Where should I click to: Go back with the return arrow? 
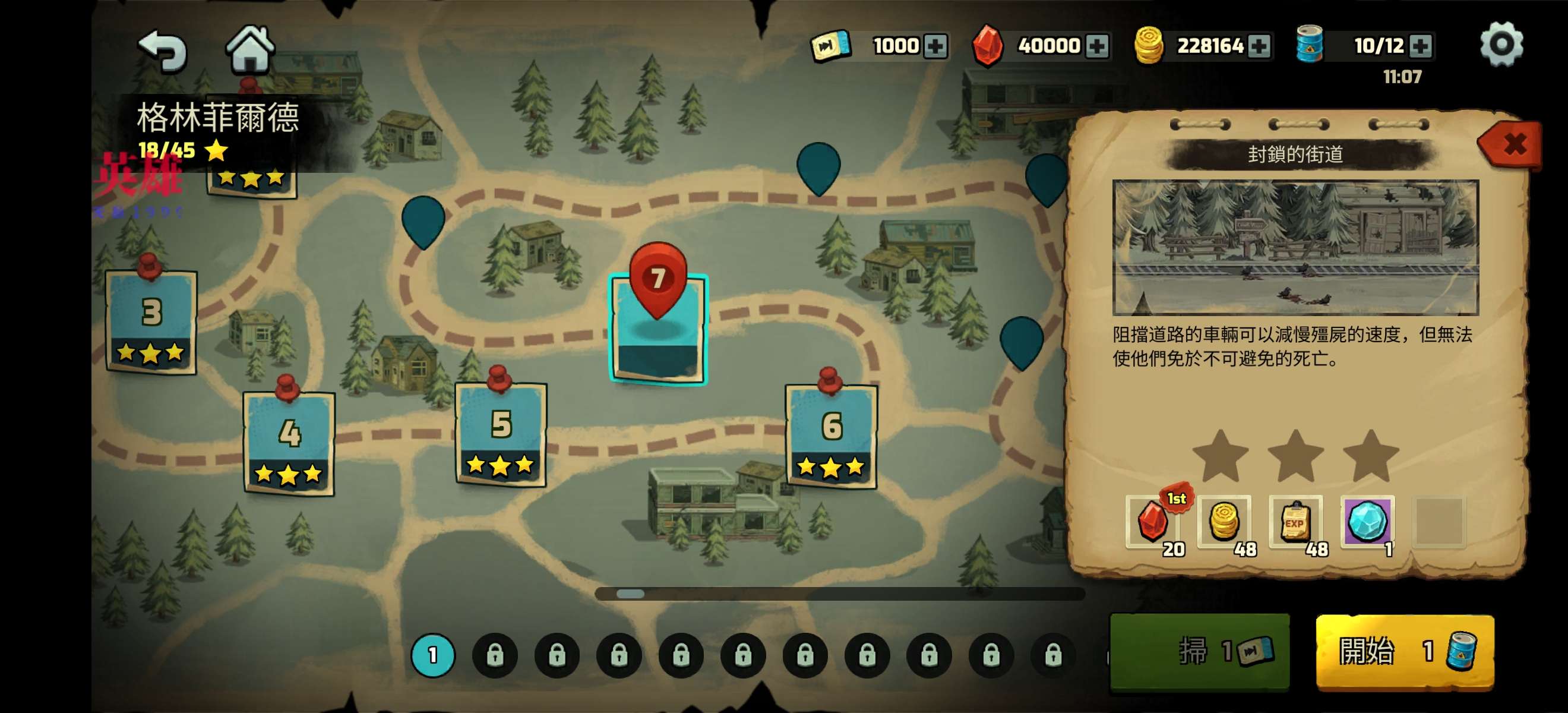(x=163, y=50)
